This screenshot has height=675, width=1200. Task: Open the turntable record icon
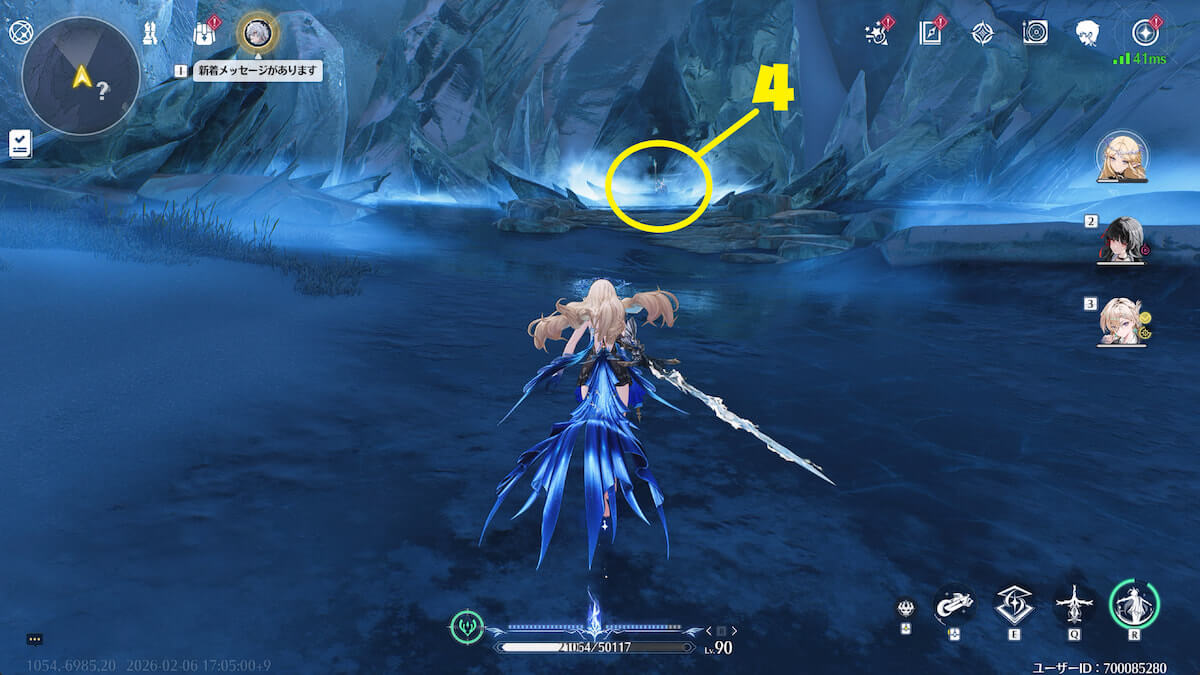1035,33
